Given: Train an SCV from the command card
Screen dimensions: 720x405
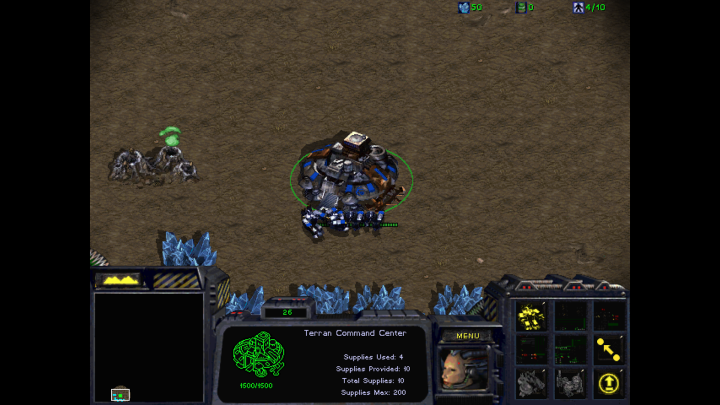Looking at the screenshot, I should point(532,316).
